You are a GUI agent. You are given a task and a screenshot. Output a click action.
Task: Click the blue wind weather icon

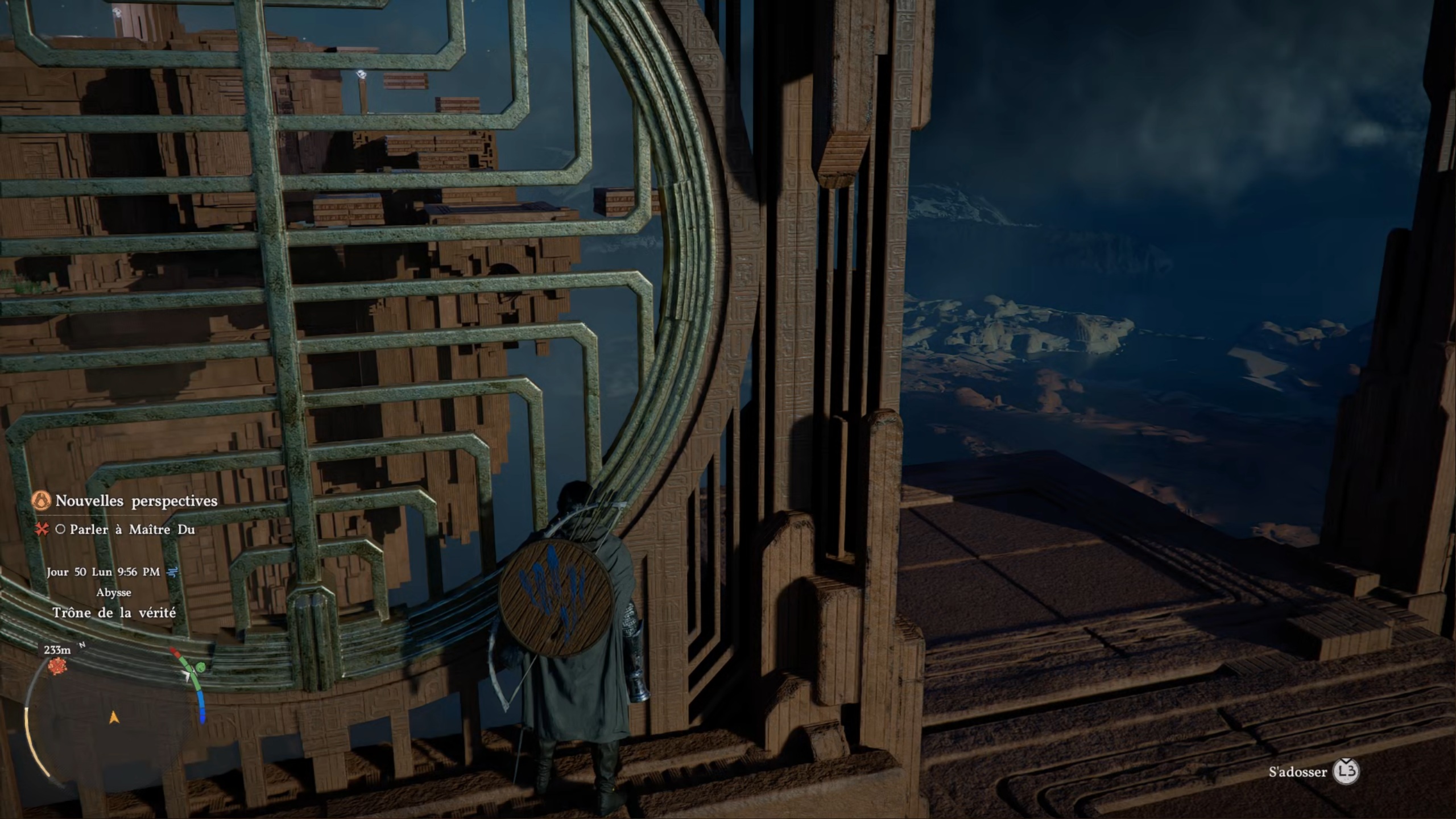pos(172,572)
